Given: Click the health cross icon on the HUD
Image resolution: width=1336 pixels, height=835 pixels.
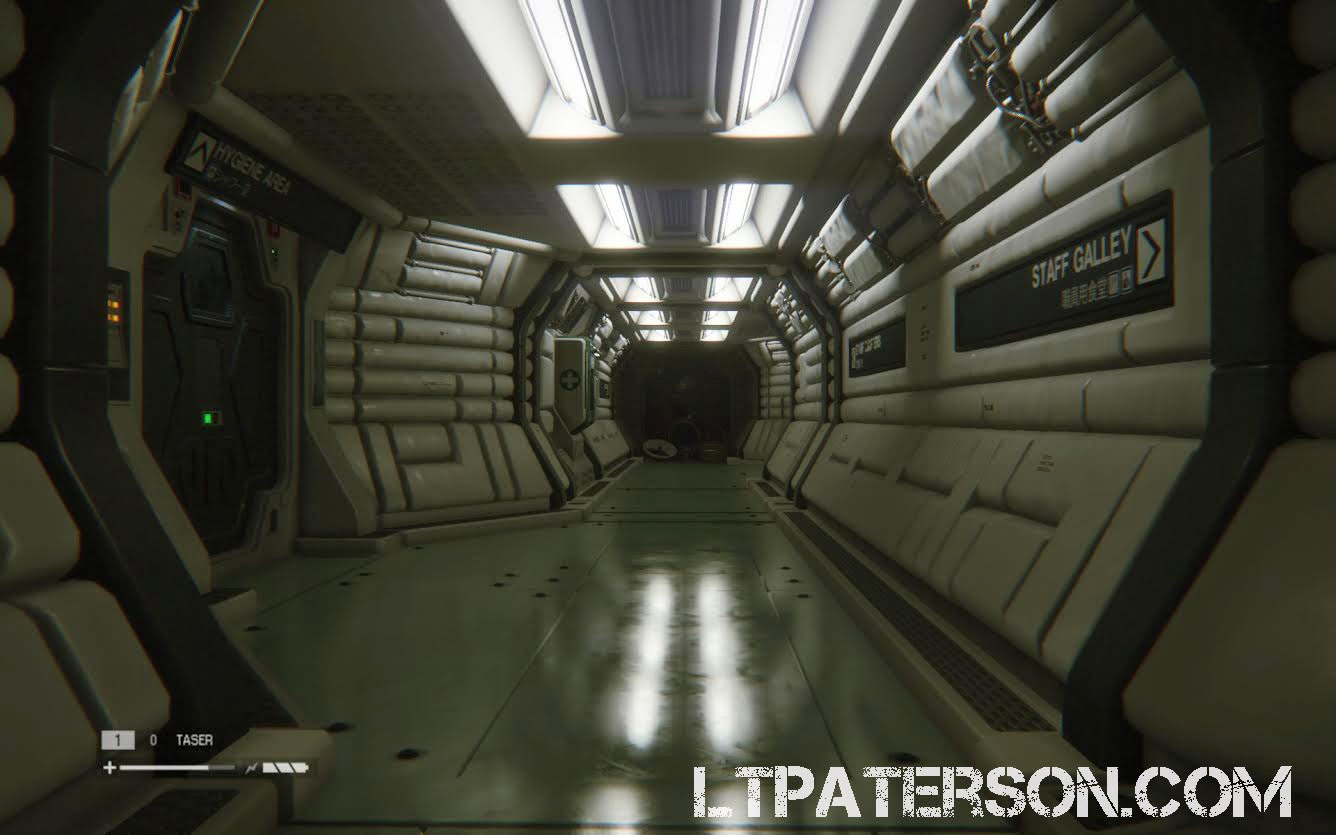Looking at the screenshot, I should click(x=110, y=768).
